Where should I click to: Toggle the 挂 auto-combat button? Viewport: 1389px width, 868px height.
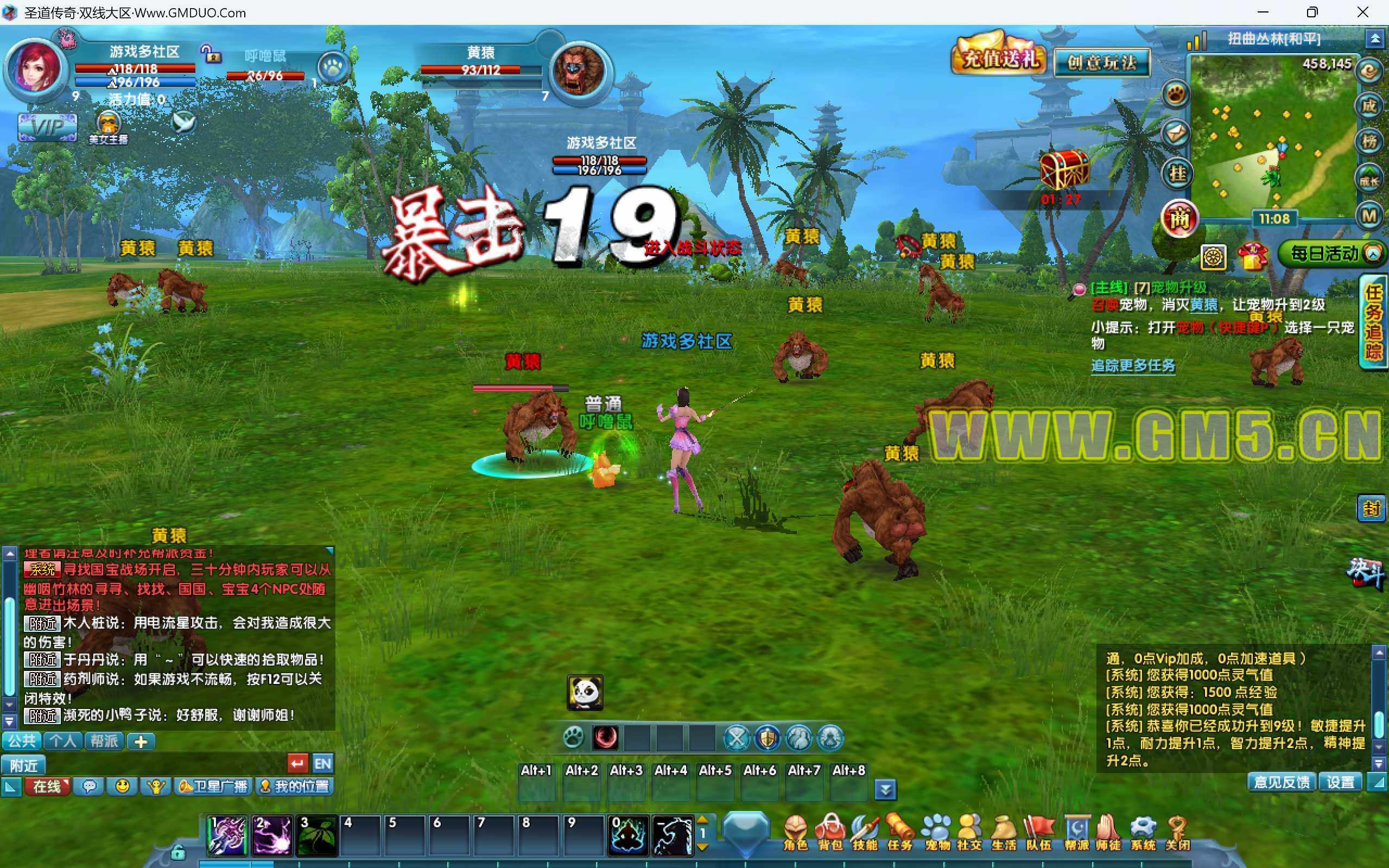point(1177,173)
